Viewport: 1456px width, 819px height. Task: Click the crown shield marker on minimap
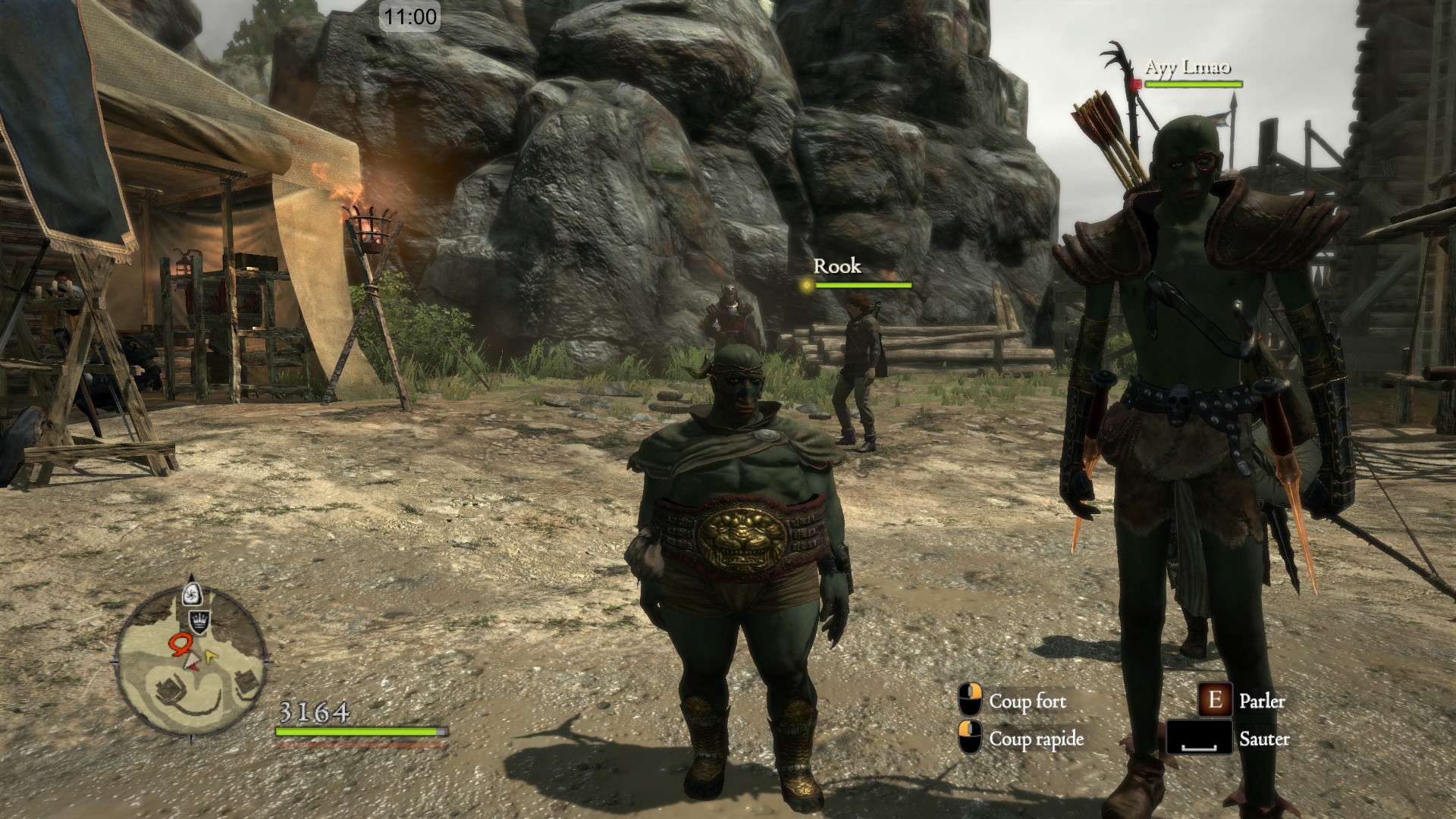click(199, 621)
